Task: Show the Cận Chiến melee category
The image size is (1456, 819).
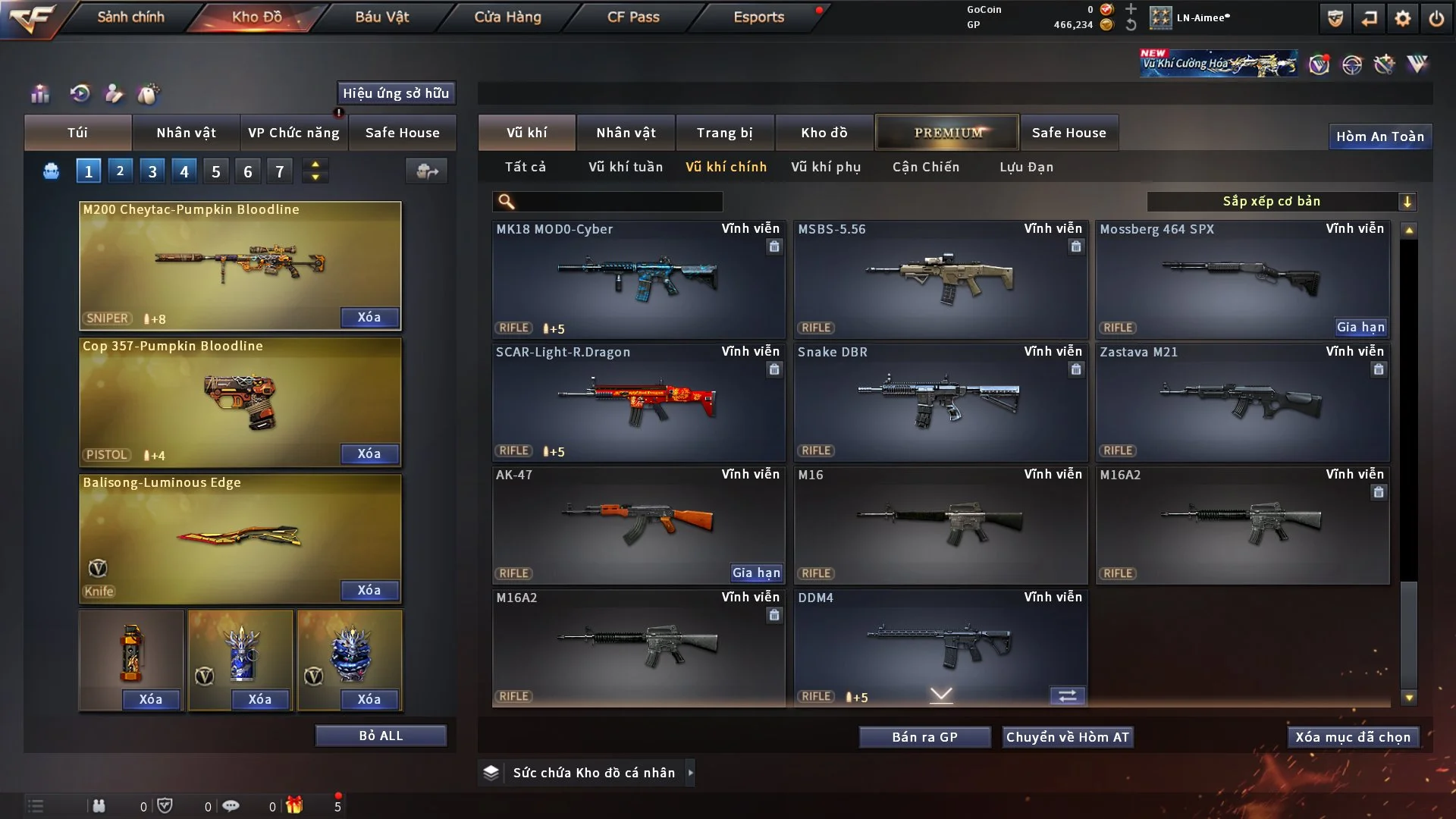Action: point(926,167)
